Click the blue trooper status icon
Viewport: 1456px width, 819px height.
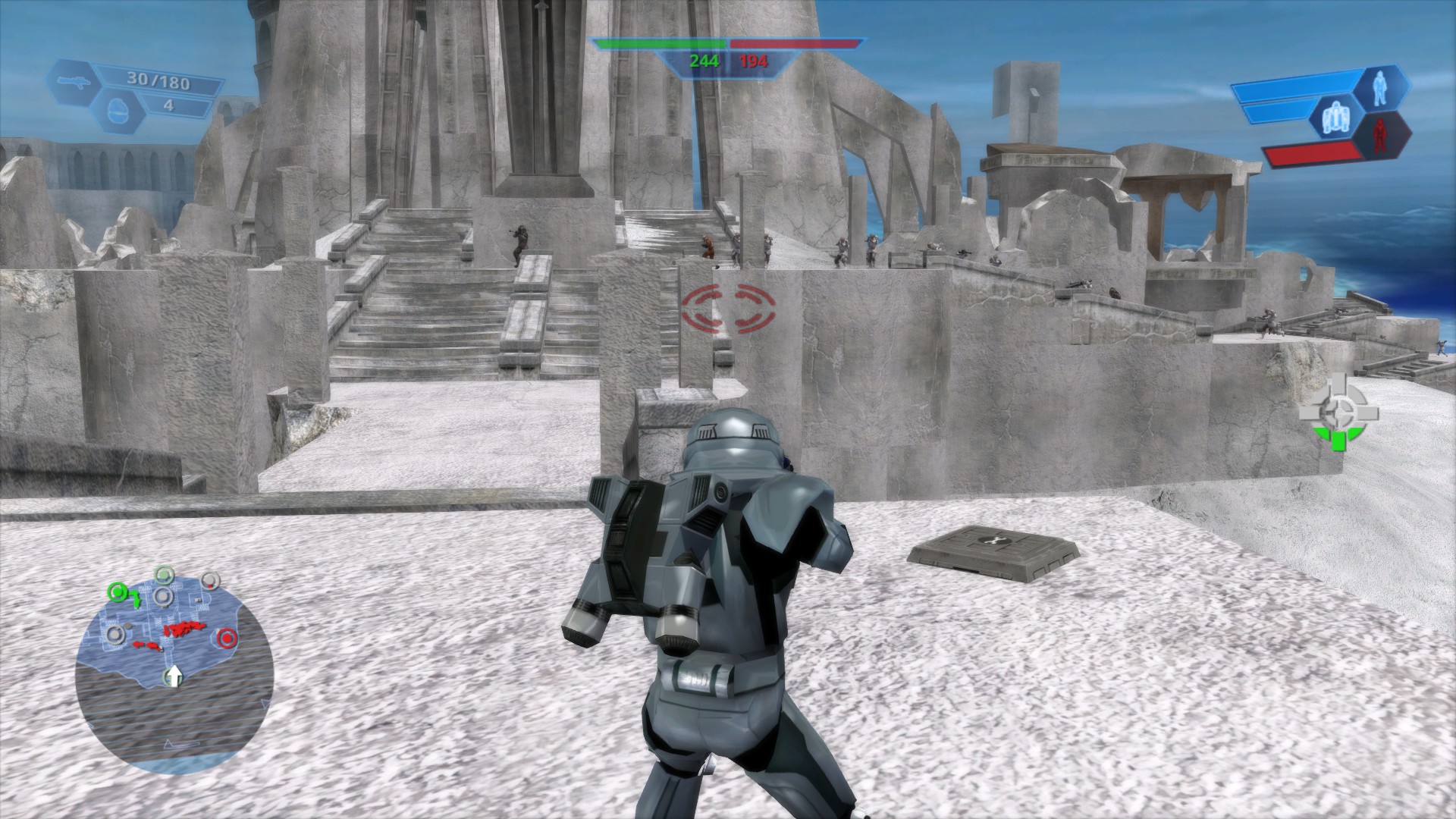pos(1380,88)
